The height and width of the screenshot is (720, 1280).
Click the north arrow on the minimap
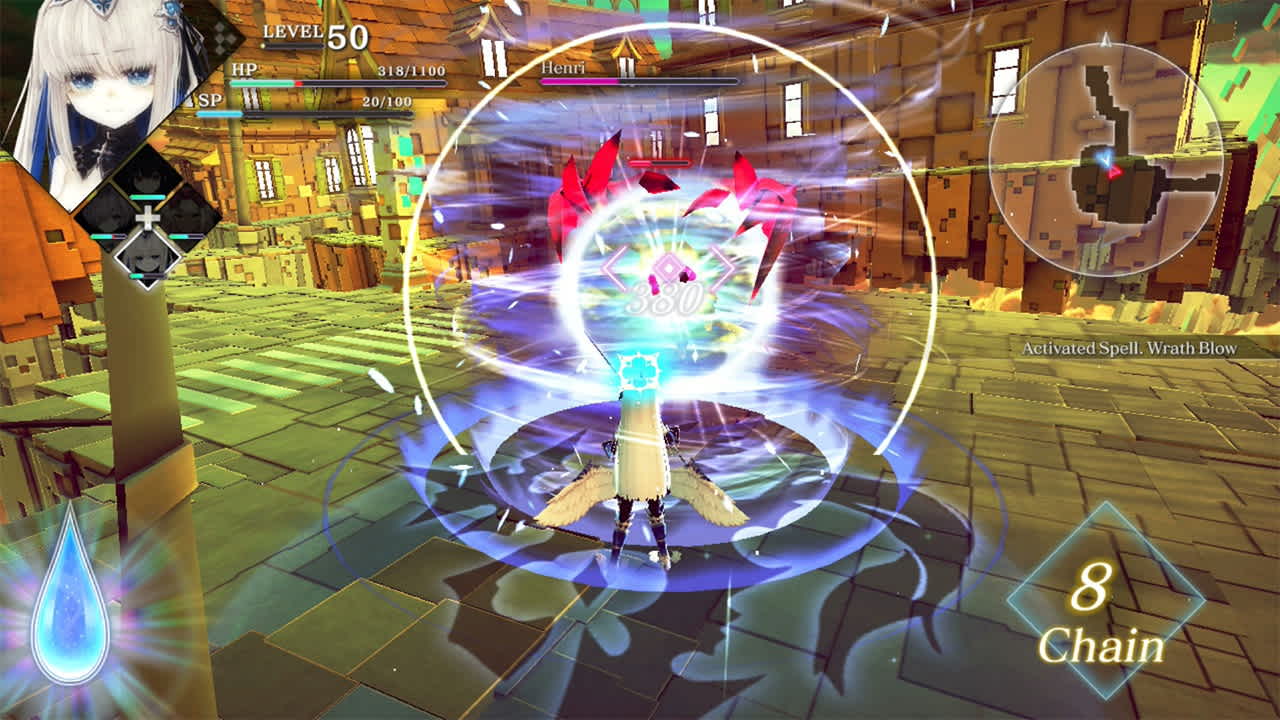1105,42
